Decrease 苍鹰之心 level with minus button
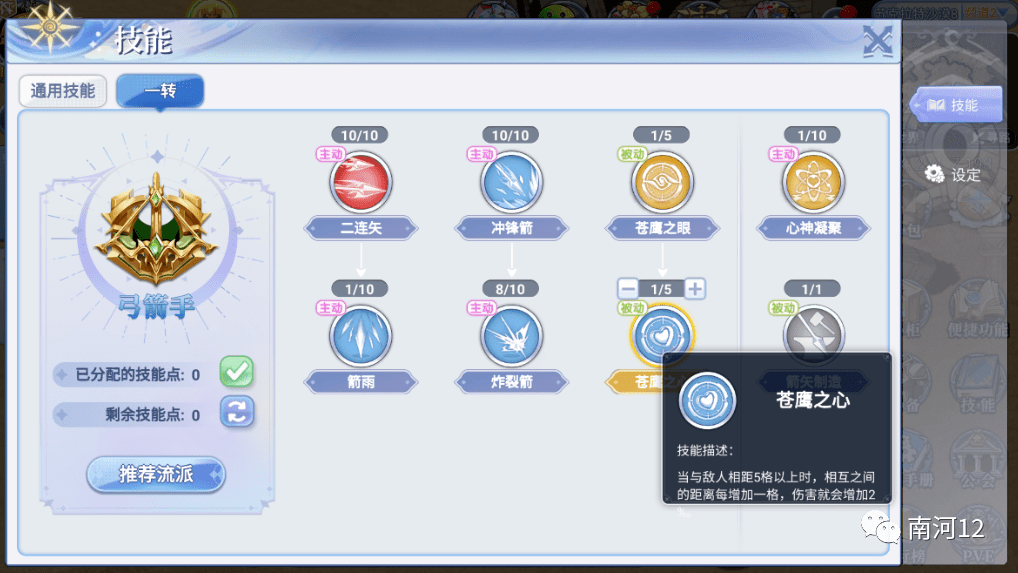The width and height of the screenshot is (1018, 573). pyautogui.click(x=628, y=289)
